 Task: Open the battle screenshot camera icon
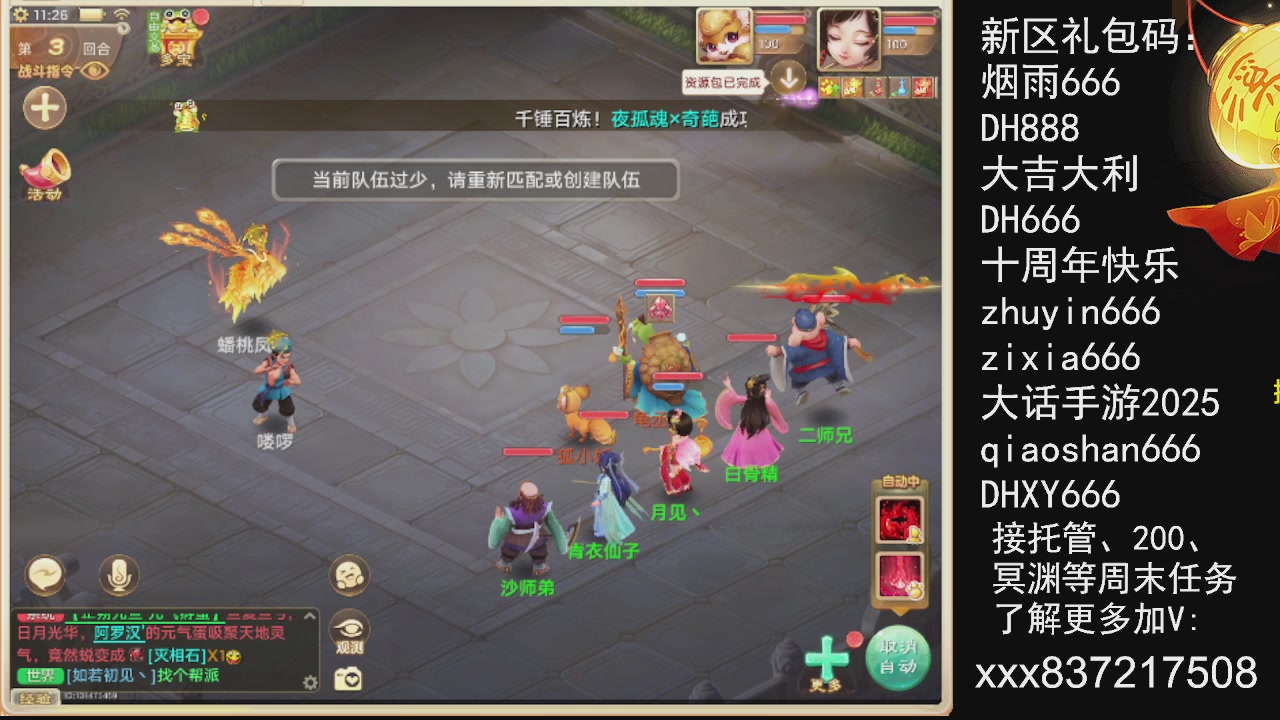347,676
